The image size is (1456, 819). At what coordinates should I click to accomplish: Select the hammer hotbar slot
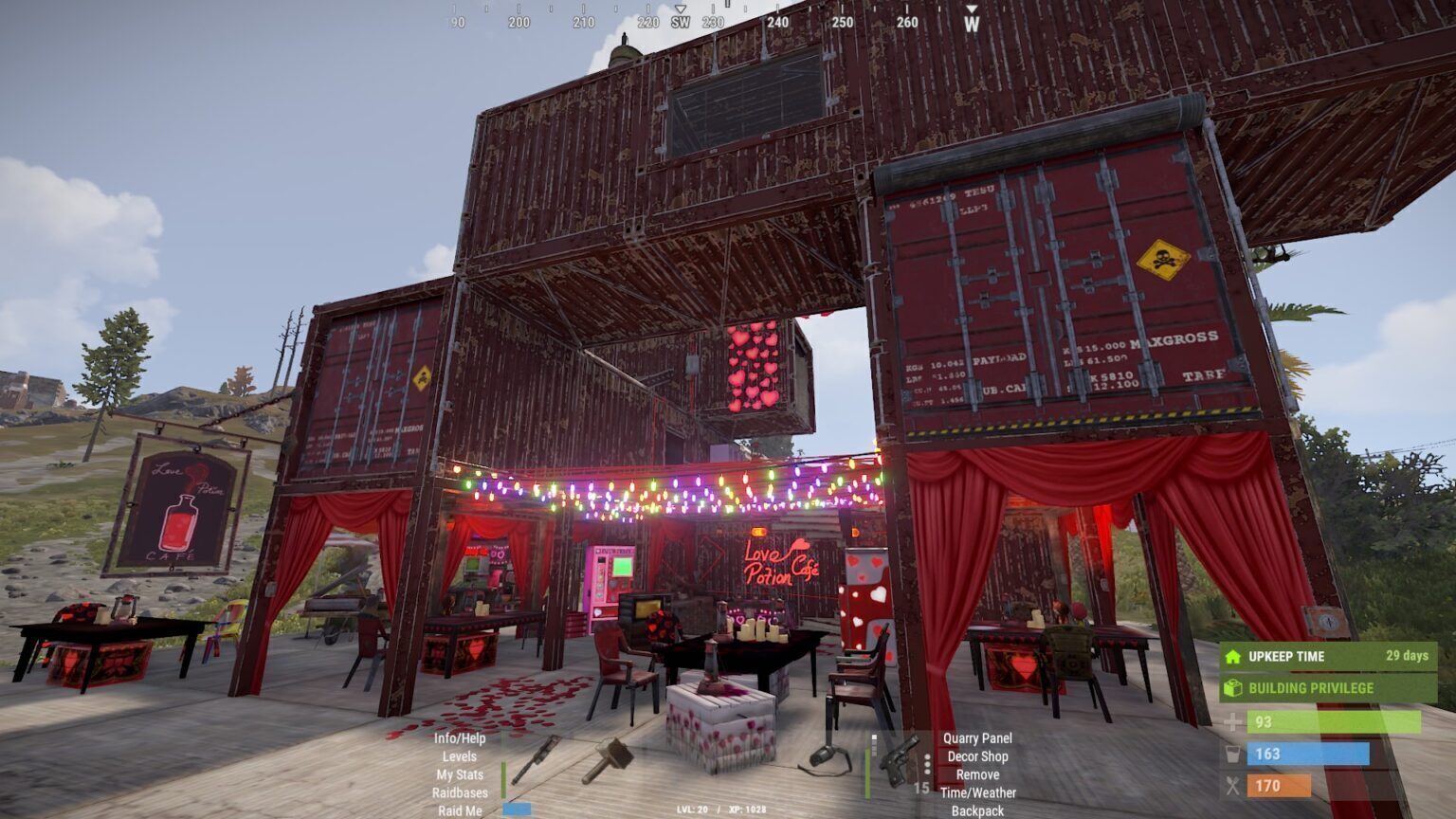pyautogui.click(x=608, y=759)
